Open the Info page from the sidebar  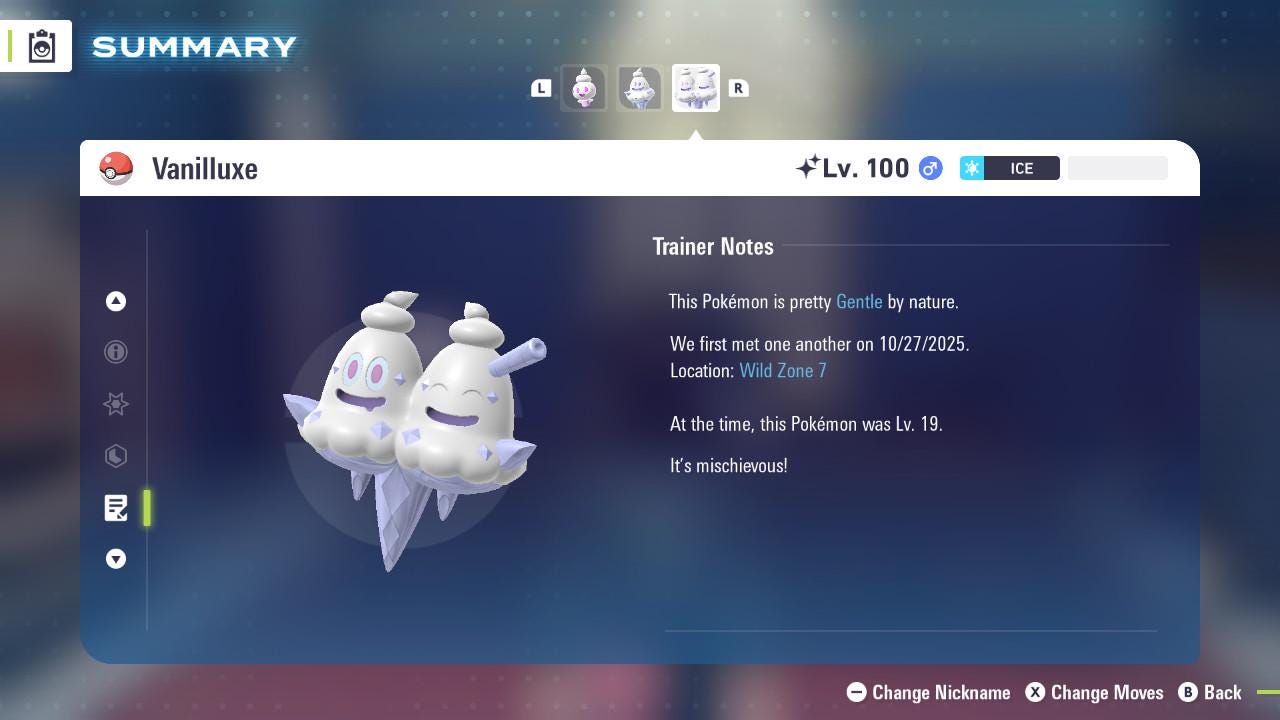(116, 352)
